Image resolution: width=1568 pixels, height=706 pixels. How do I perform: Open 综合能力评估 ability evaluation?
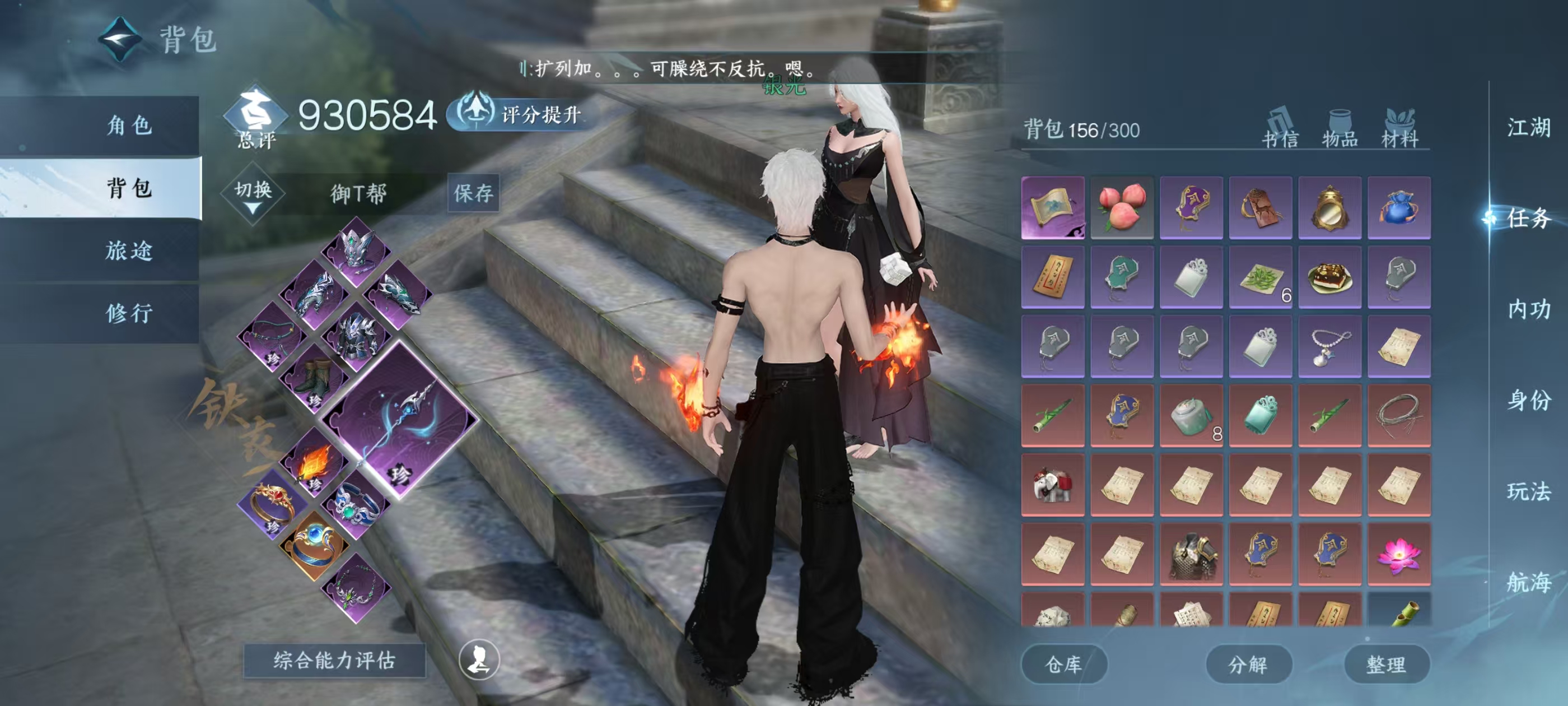pyautogui.click(x=334, y=660)
